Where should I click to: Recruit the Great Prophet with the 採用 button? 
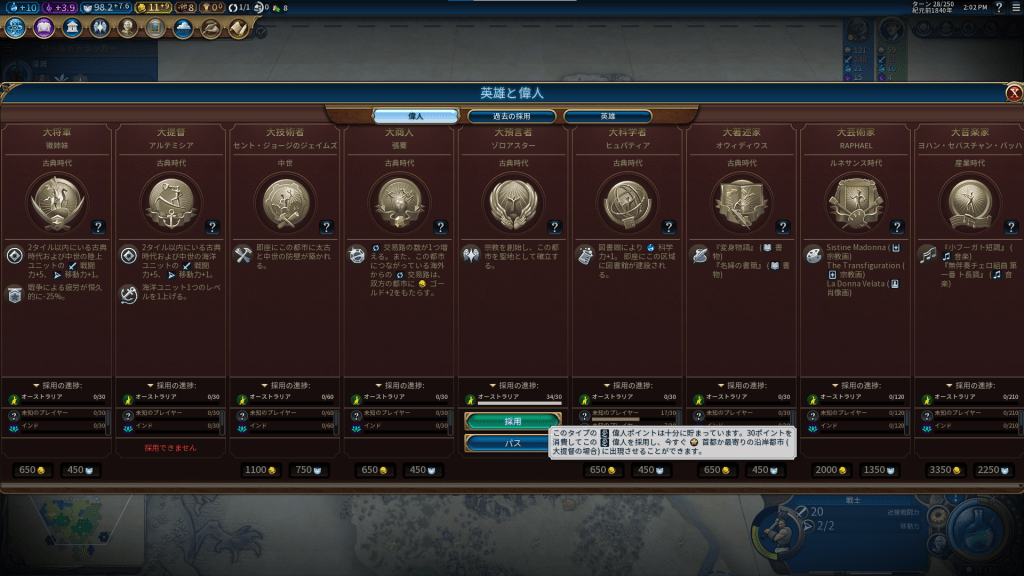[513, 422]
